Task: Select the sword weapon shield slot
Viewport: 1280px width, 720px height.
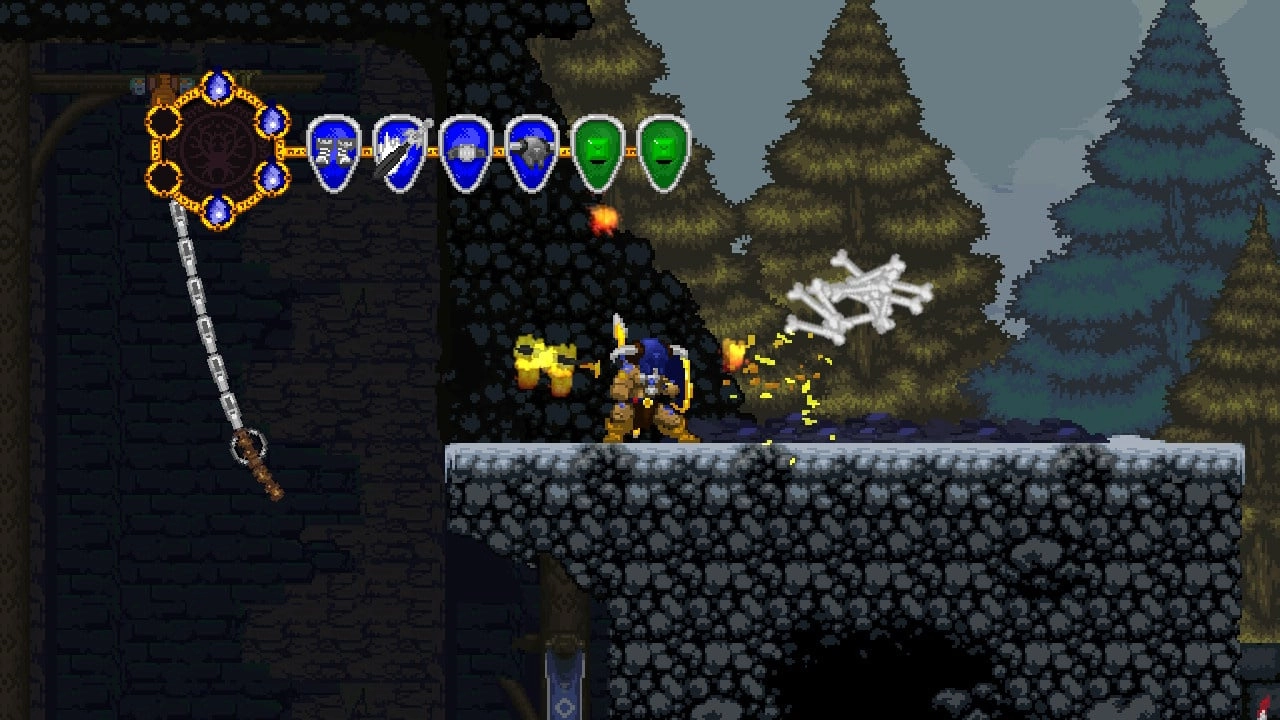Action: click(x=400, y=152)
